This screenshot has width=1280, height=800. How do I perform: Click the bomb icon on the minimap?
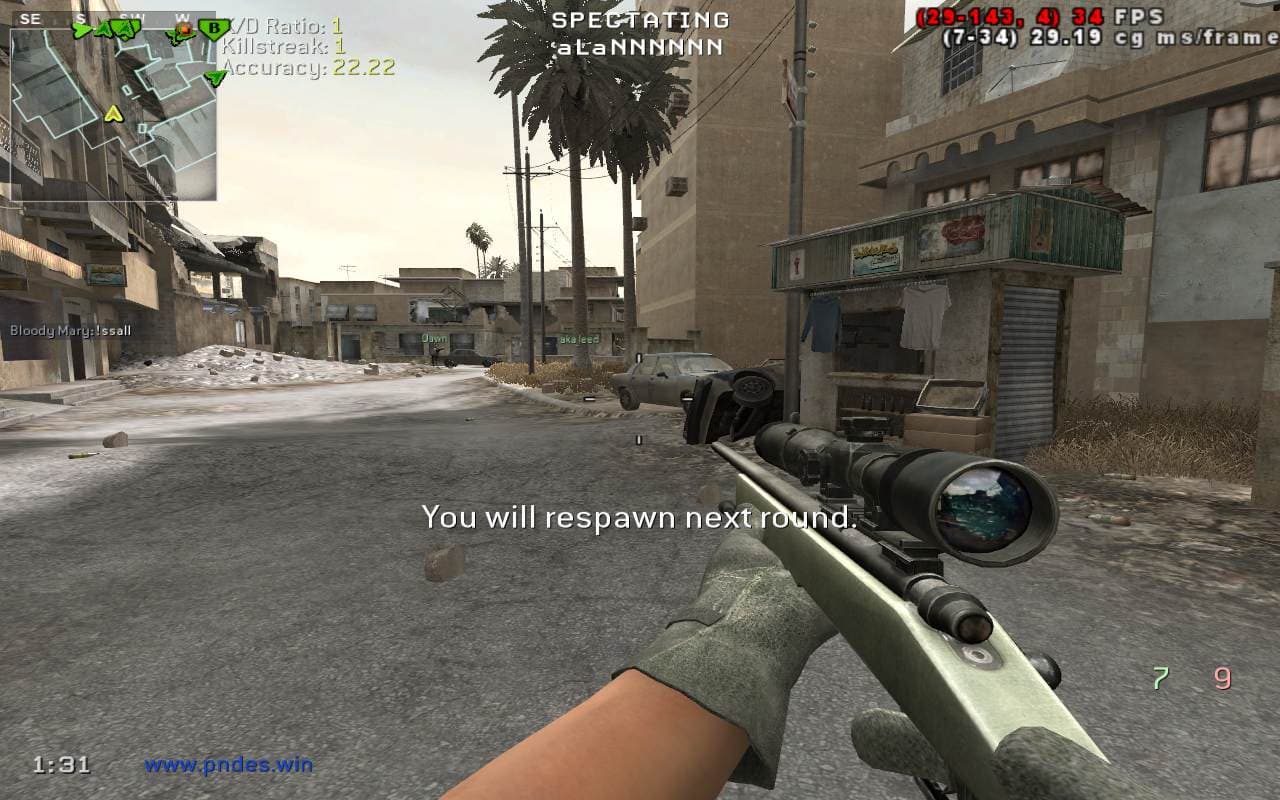[184, 31]
